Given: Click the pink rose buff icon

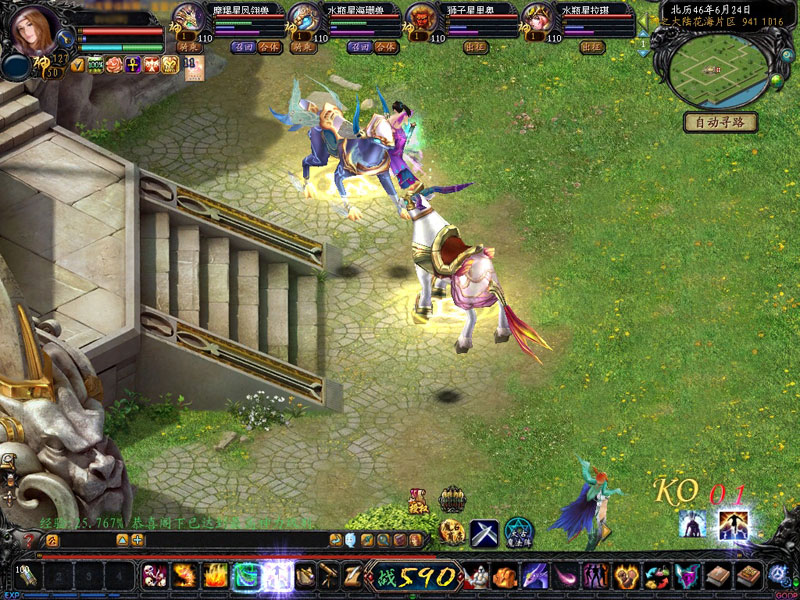Looking at the screenshot, I should point(114,65).
